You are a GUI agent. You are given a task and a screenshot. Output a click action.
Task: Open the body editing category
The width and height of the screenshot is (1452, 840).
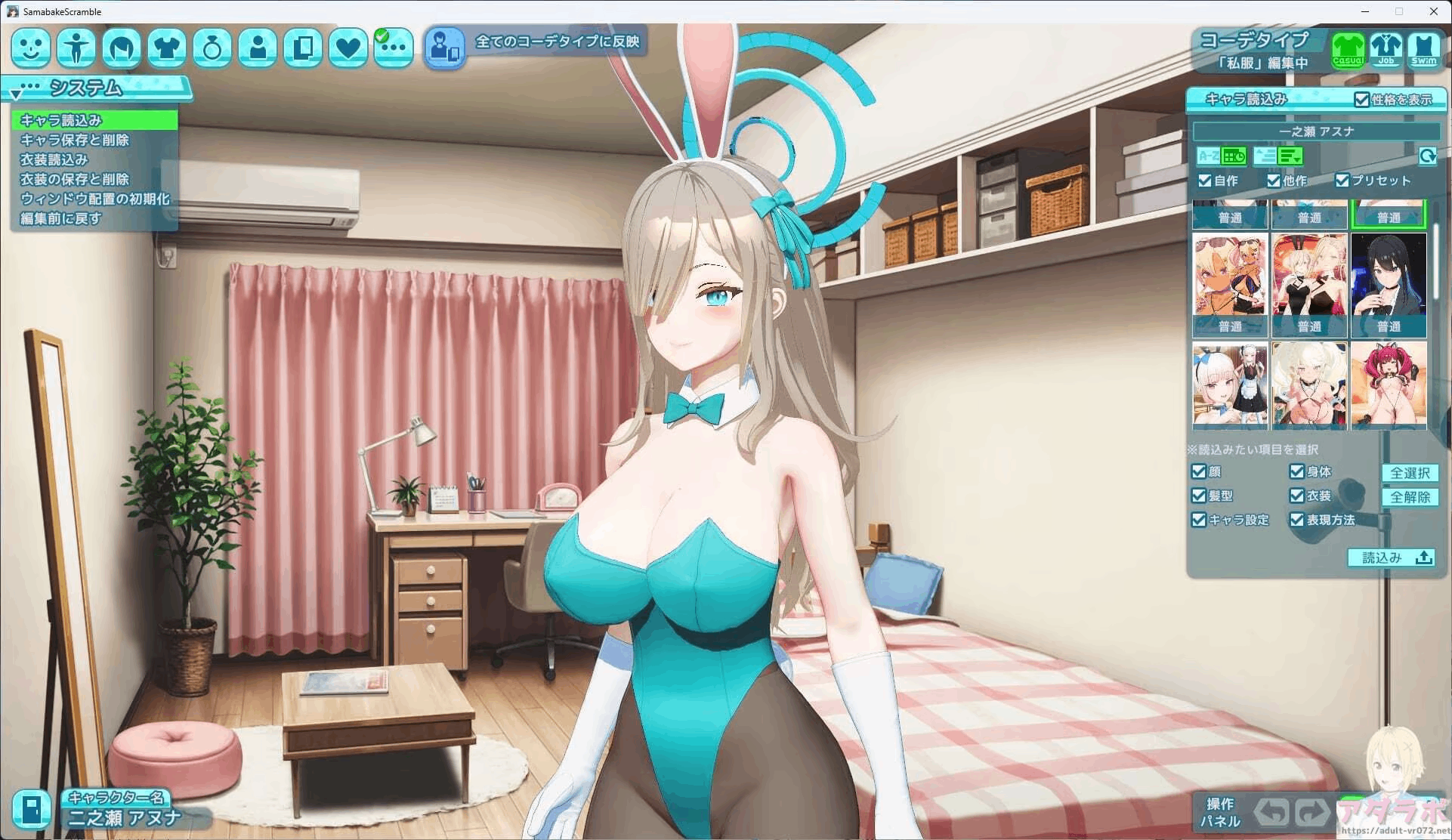coord(76,48)
